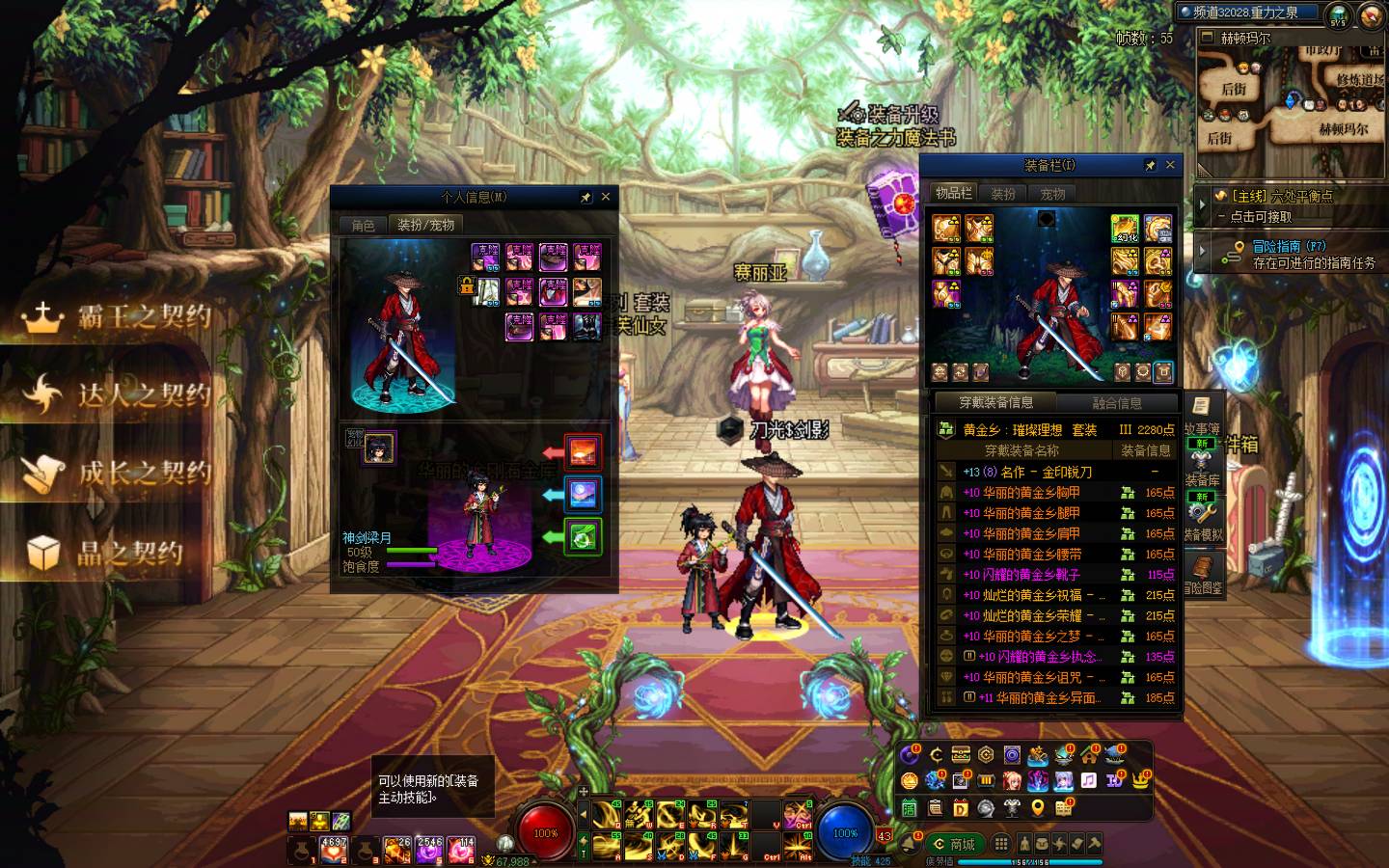Activate the red sunset pet skill icon

[582, 451]
